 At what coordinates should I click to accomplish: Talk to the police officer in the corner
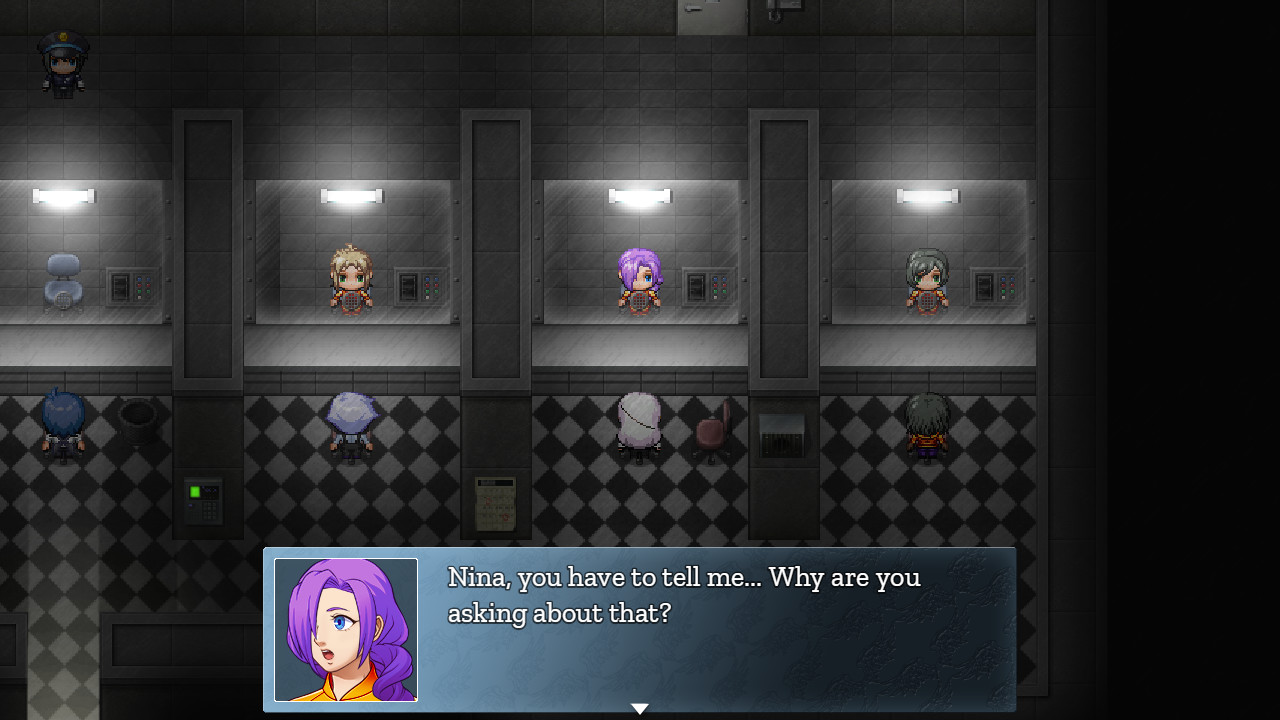click(x=62, y=62)
